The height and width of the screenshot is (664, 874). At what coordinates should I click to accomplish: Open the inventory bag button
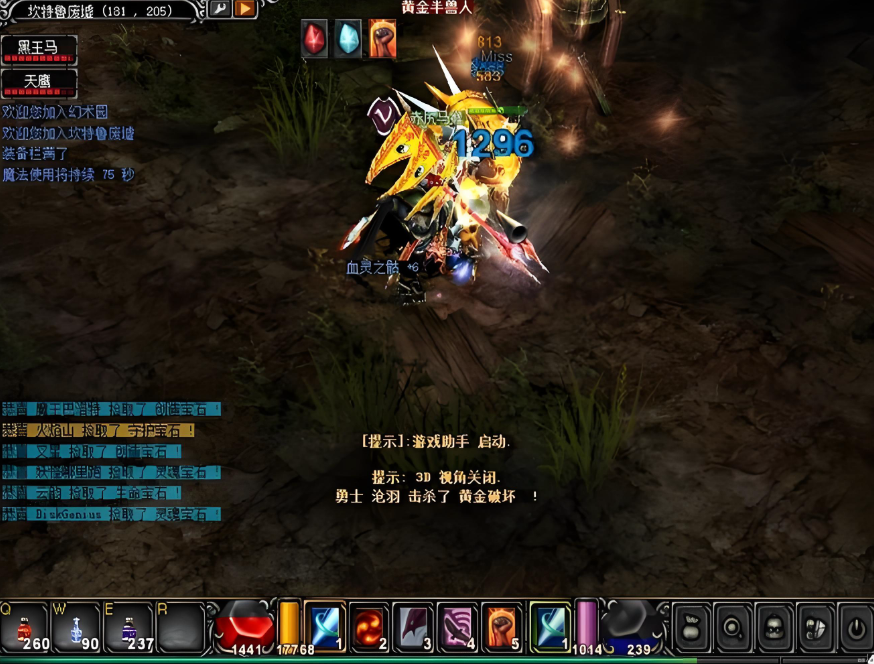pos(691,627)
